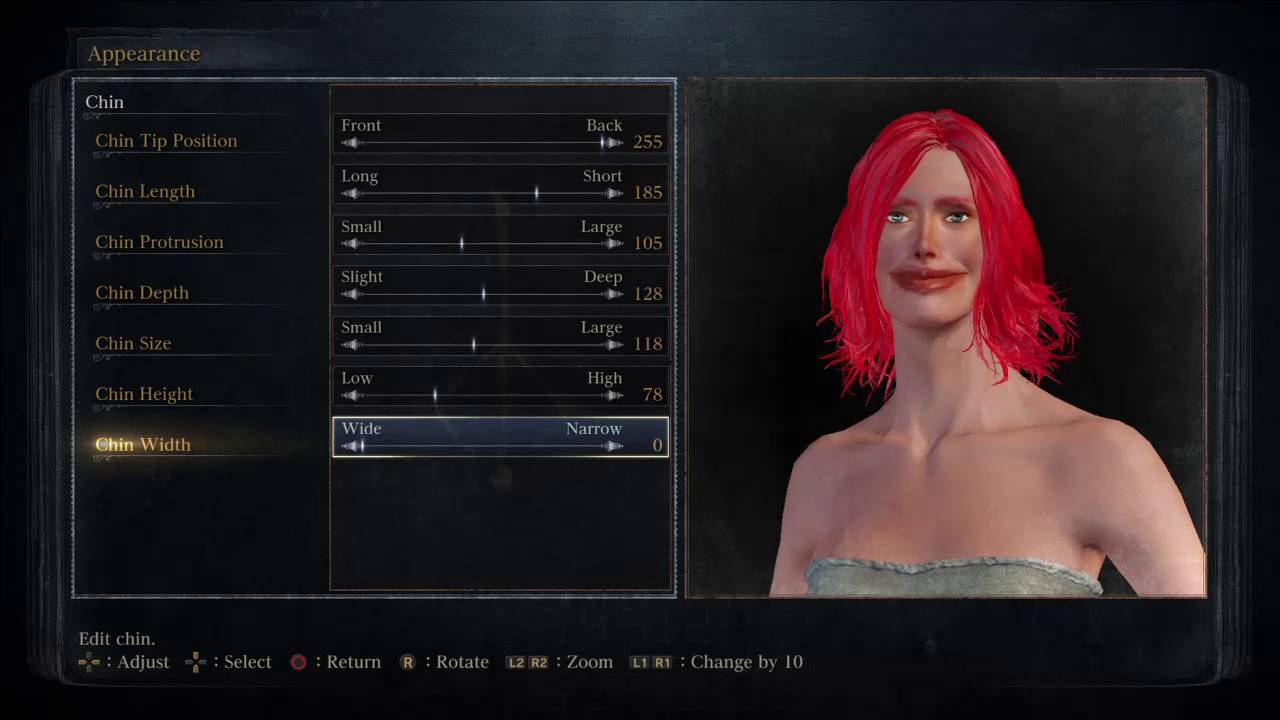Pick the Chin Size entry

click(133, 343)
